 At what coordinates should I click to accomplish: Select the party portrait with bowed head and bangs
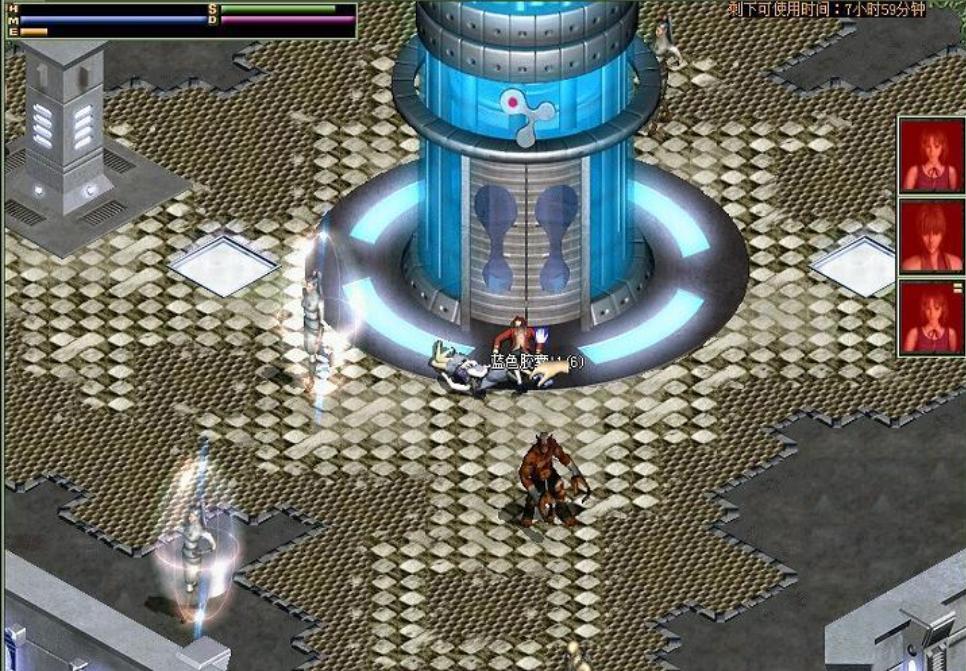[x=930, y=237]
